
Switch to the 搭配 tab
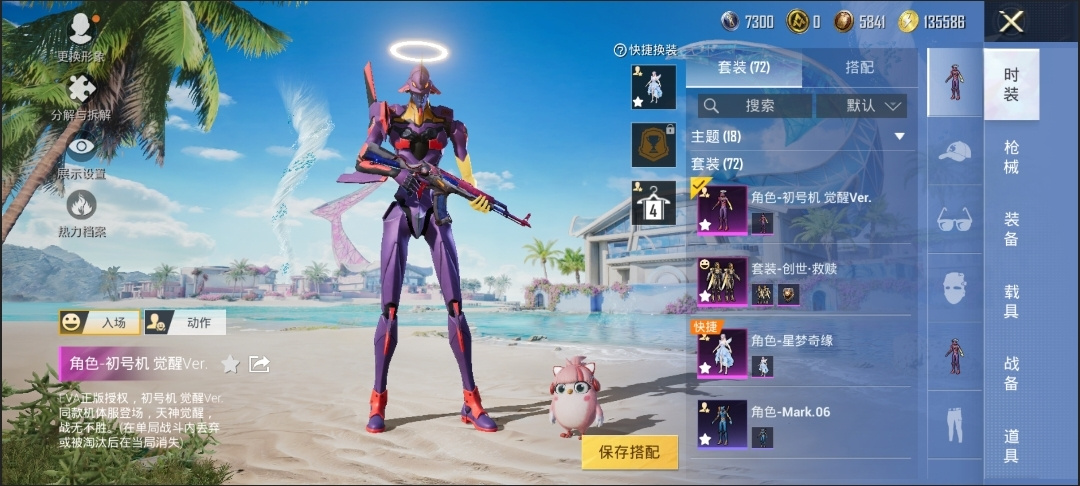(859, 67)
